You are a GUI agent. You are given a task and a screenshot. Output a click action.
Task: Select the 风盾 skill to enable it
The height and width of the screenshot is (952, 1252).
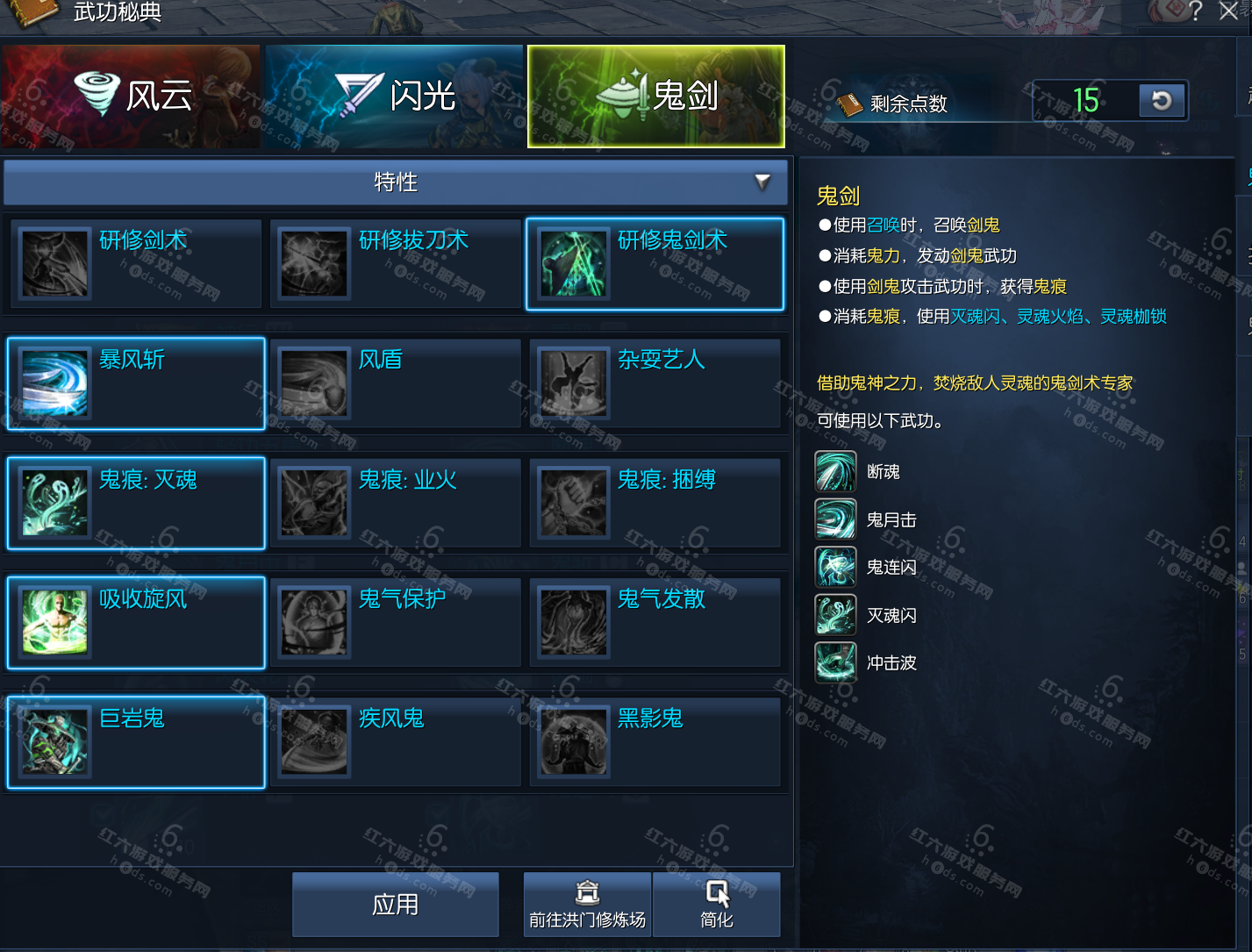point(313,383)
